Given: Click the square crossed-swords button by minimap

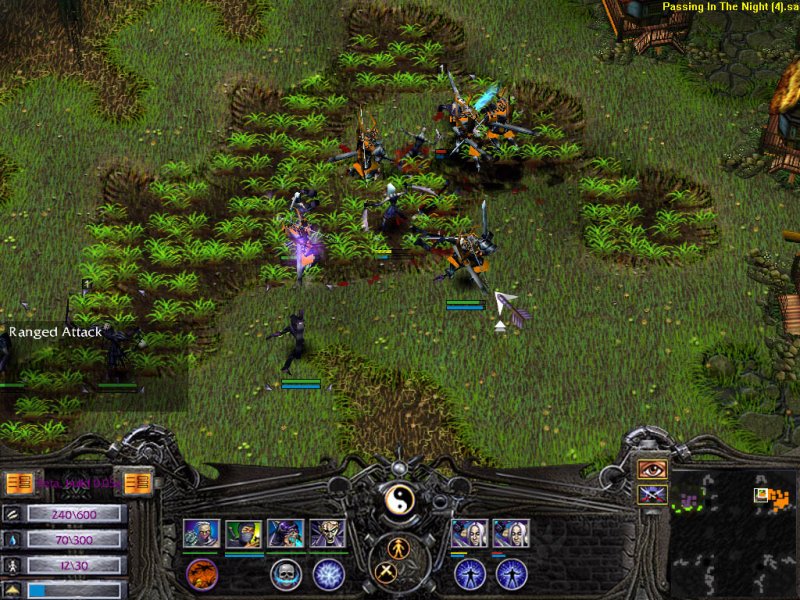Looking at the screenshot, I should [652, 494].
